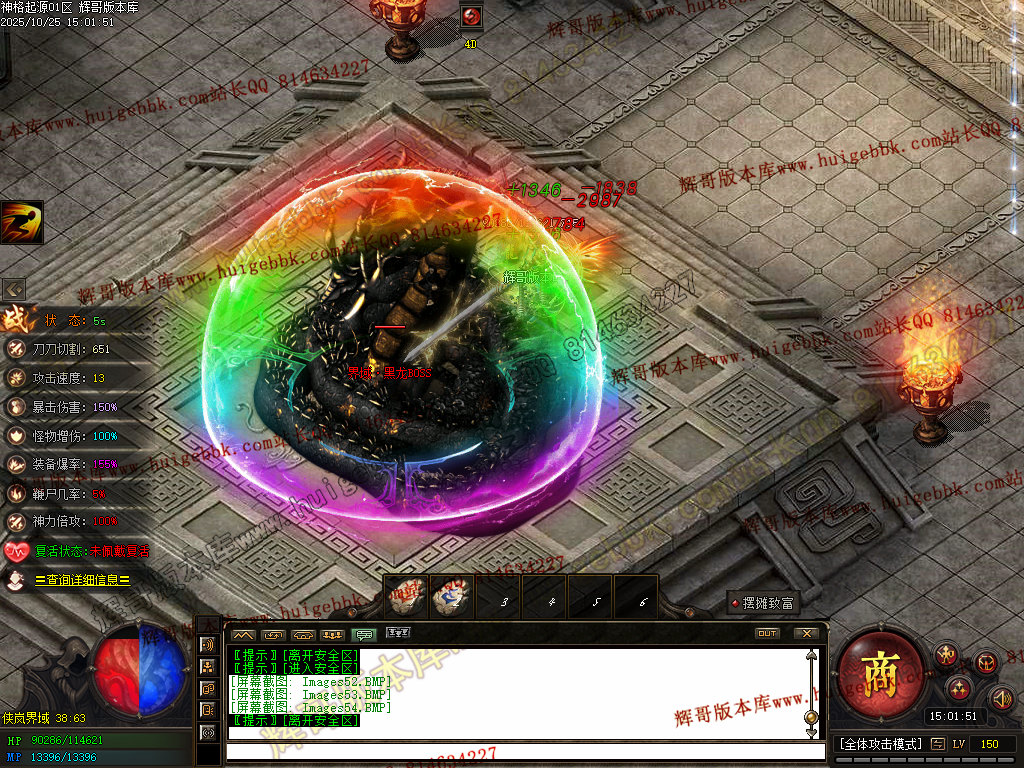Click the 摆摊致富 stall button
Screen dimensions: 1024x768
[x=763, y=603]
